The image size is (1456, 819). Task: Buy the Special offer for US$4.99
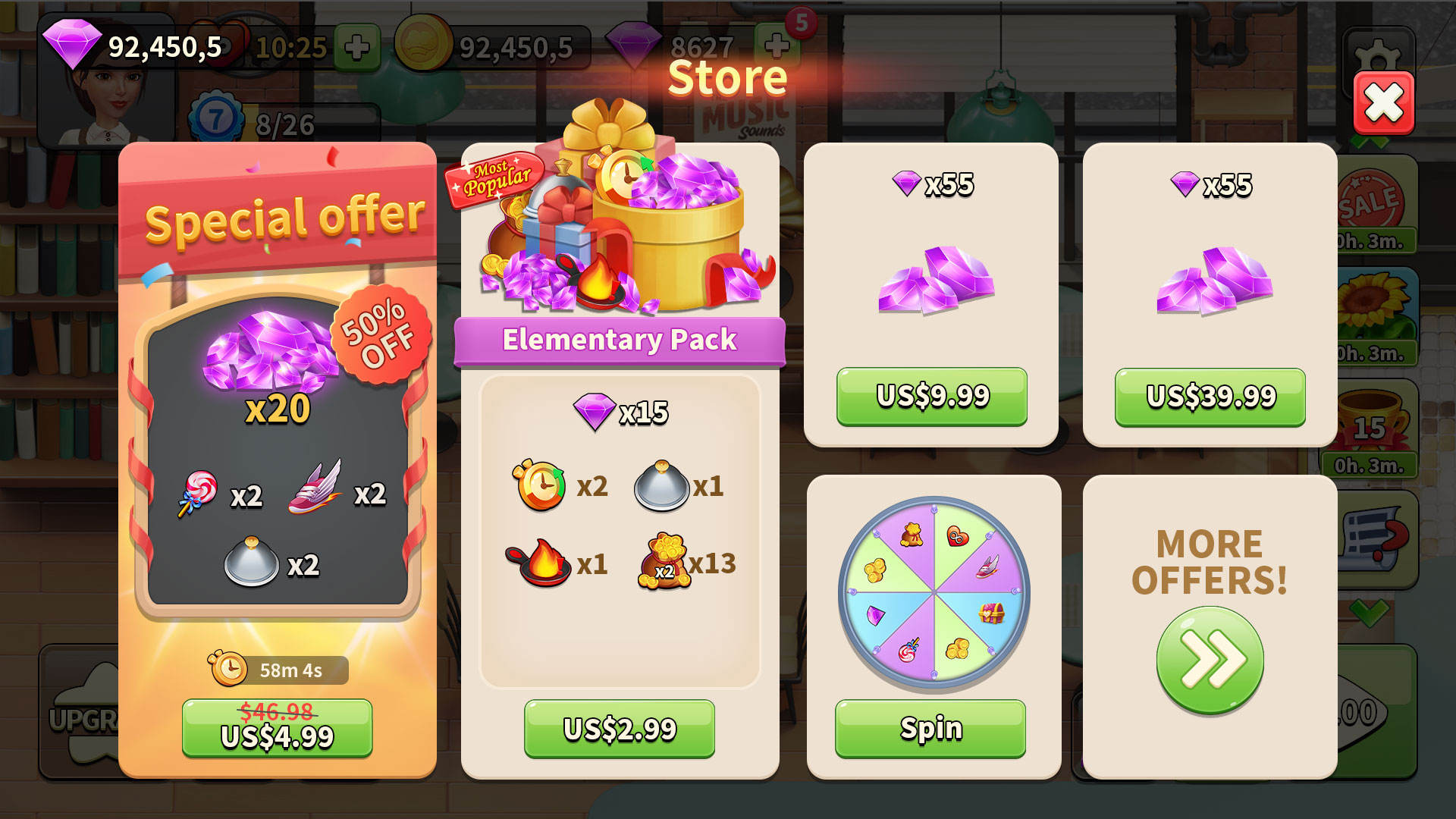click(277, 728)
